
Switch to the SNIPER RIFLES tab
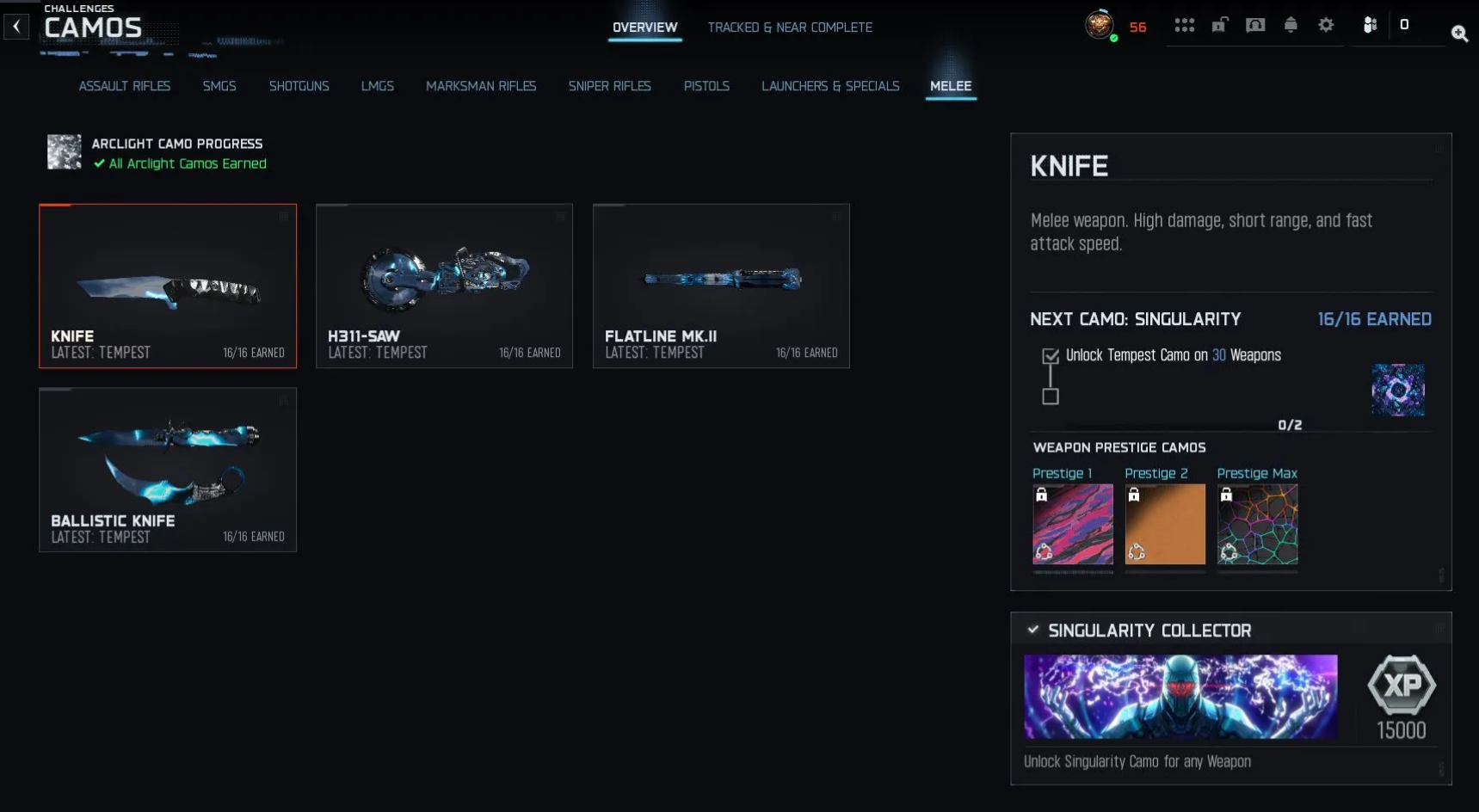point(609,86)
